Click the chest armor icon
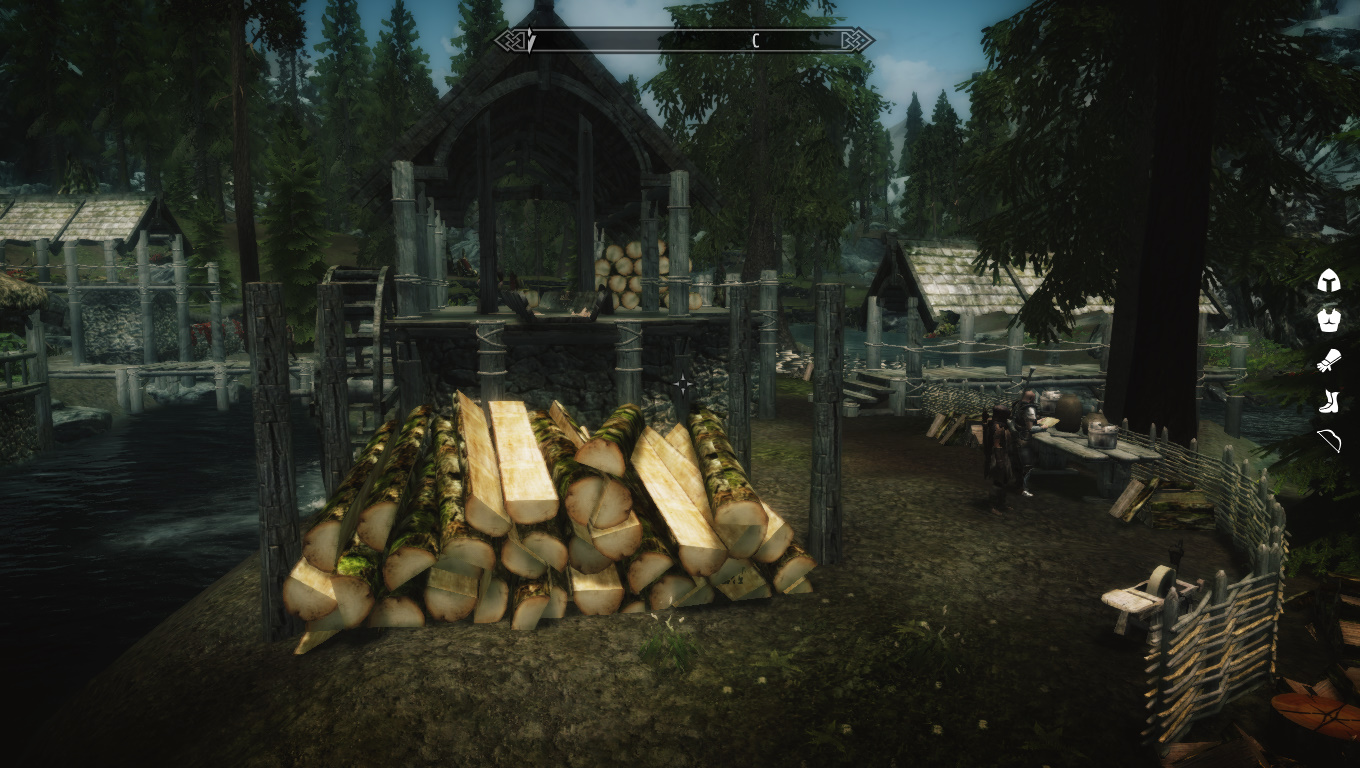 [1328, 321]
